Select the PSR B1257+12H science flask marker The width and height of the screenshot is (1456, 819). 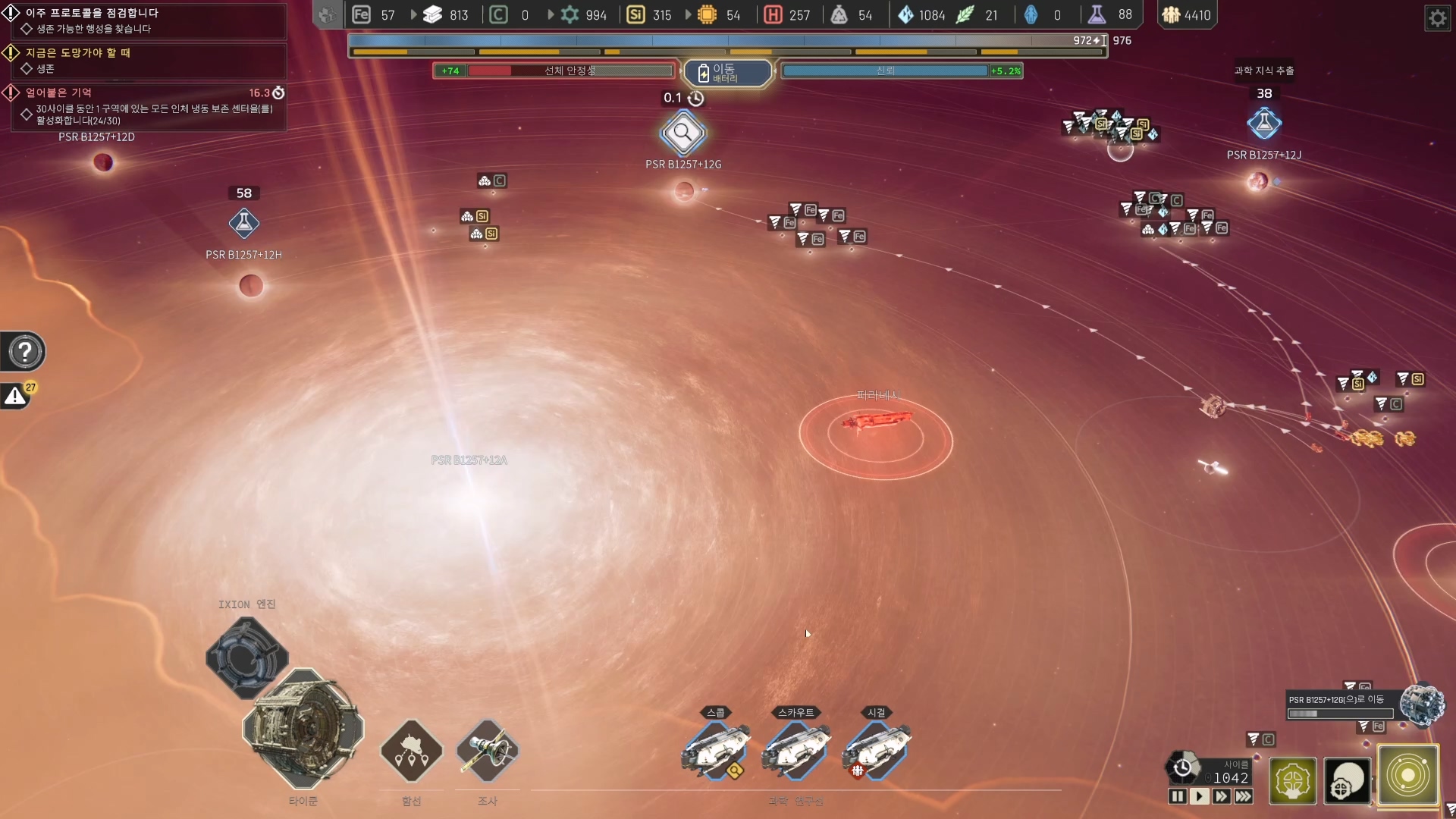click(244, 223)
